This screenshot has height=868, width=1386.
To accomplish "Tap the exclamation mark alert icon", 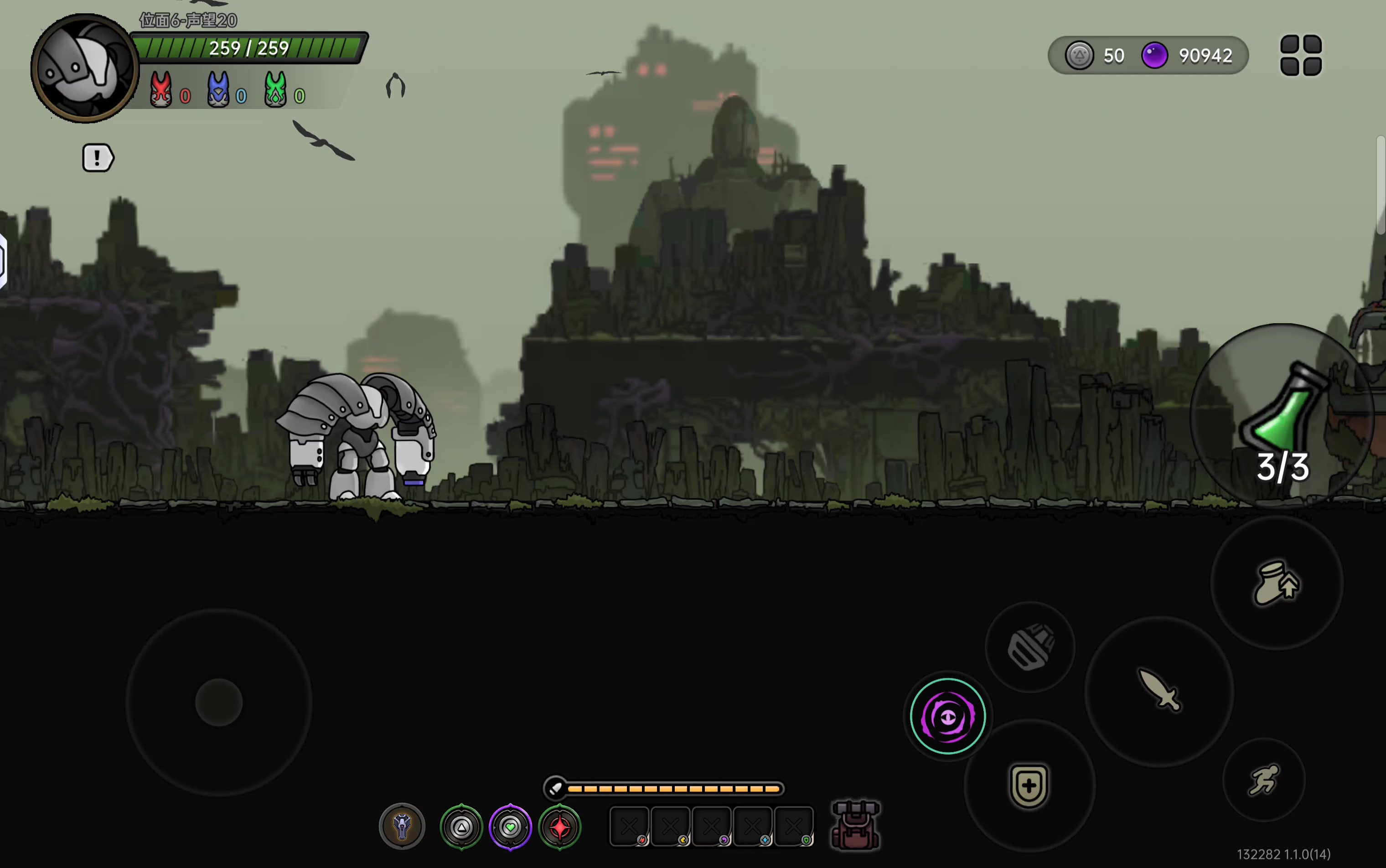I will point(98,158).
